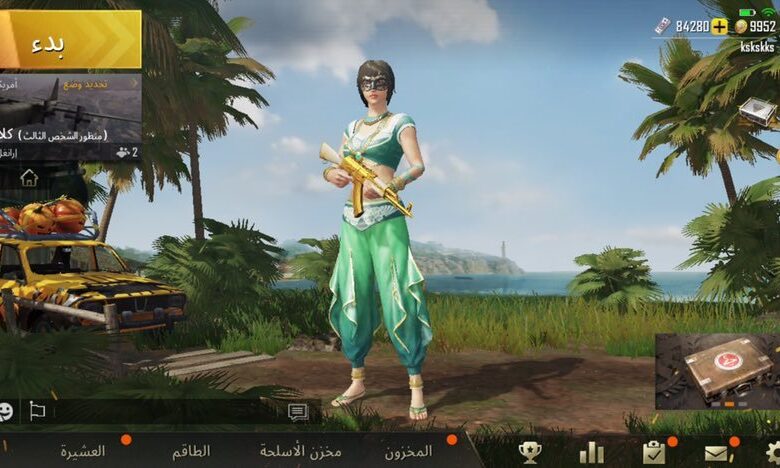The width and height of the screenshot is (780, 468).
Task: Open the supply crate promotion thumbnail
Action: [717, 371]
